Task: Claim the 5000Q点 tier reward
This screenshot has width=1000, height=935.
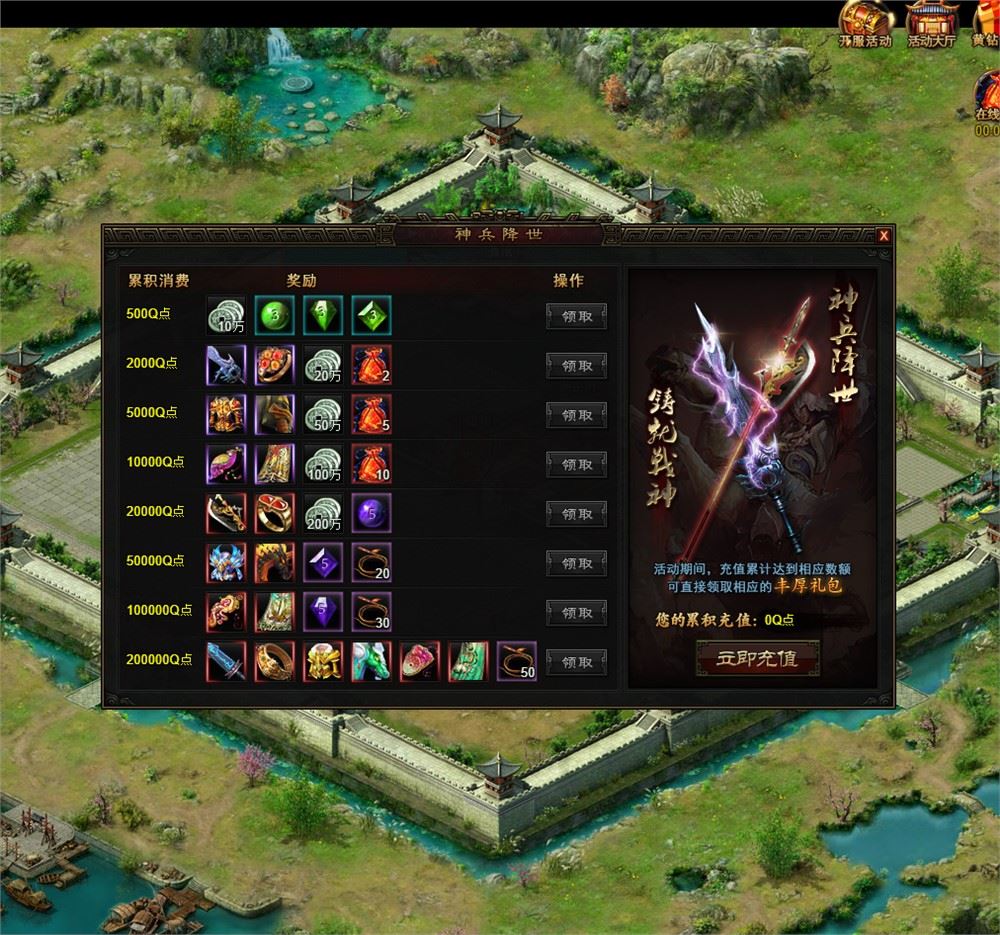Action: pyautogui.click(x=576, y=415)
